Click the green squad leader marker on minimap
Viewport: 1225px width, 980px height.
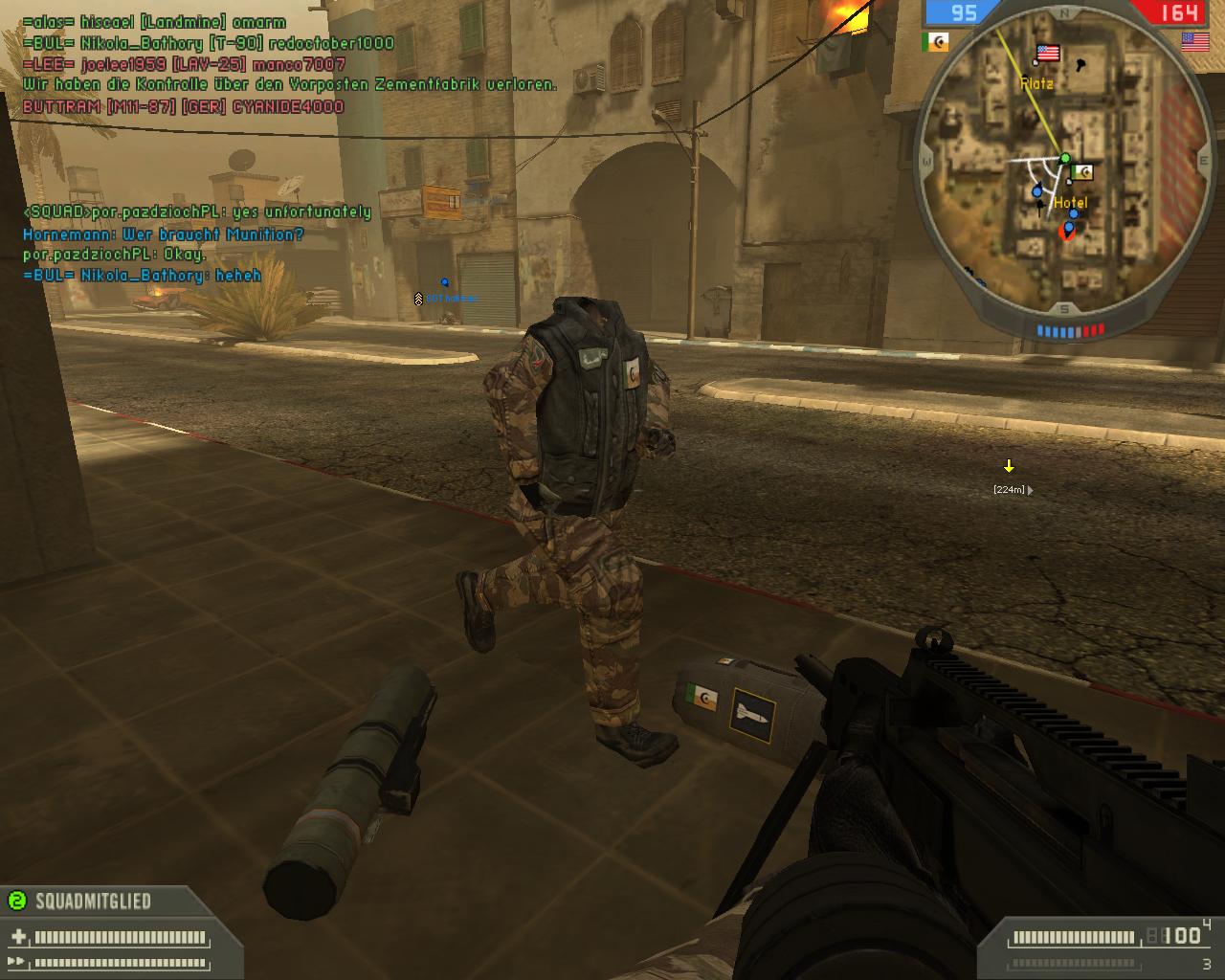coord(1065,158)
